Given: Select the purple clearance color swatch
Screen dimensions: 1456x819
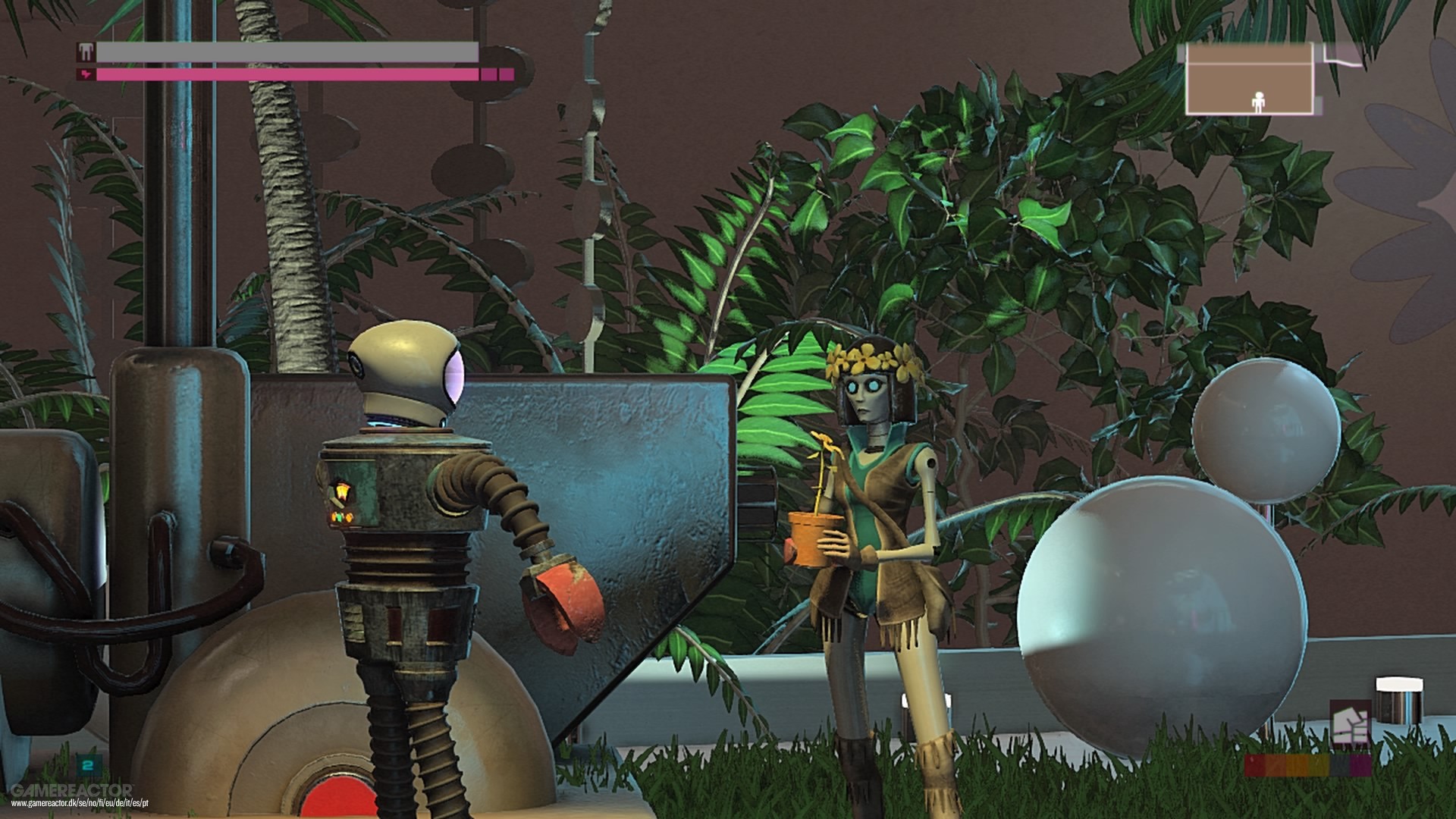Looking at the screenshot, I should tap(1360, 766).
